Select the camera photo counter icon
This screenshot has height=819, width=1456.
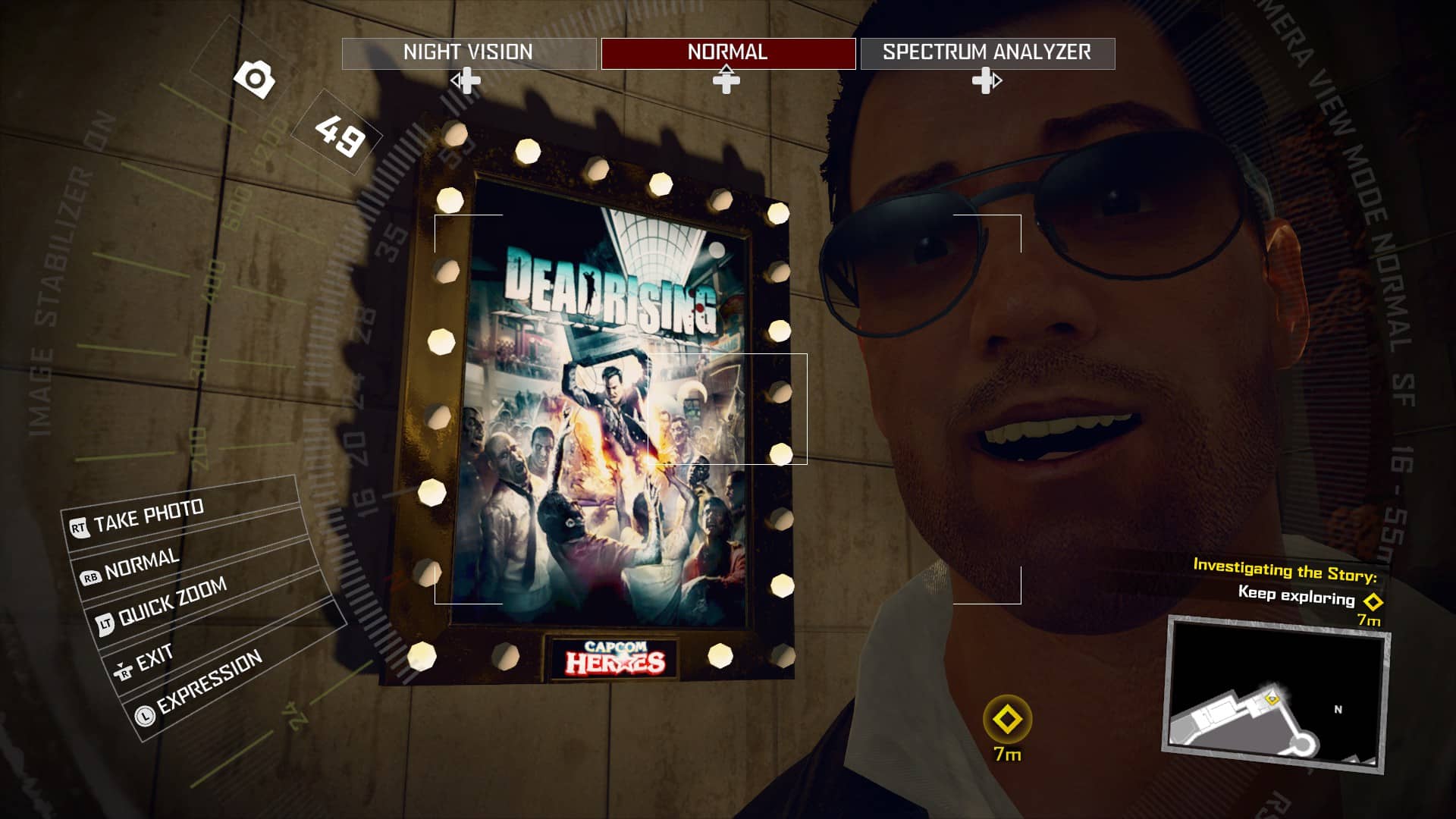point(256,78)
